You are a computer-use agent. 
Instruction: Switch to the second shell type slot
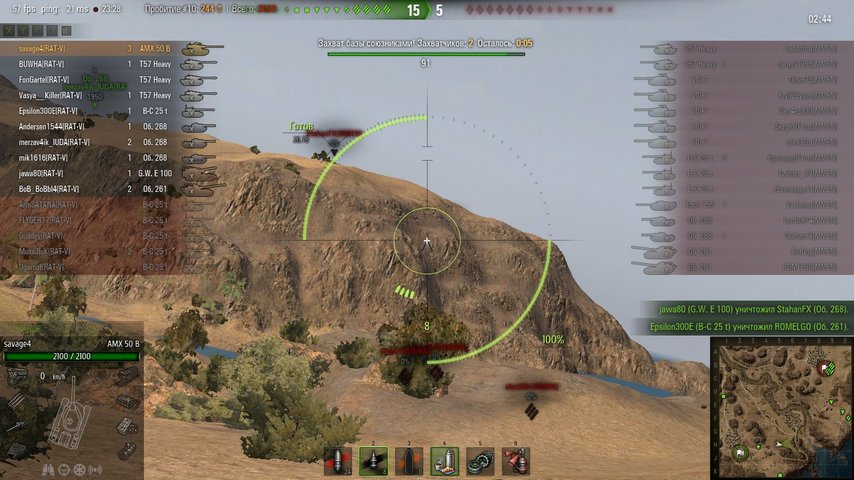click(x=373, y=461)
